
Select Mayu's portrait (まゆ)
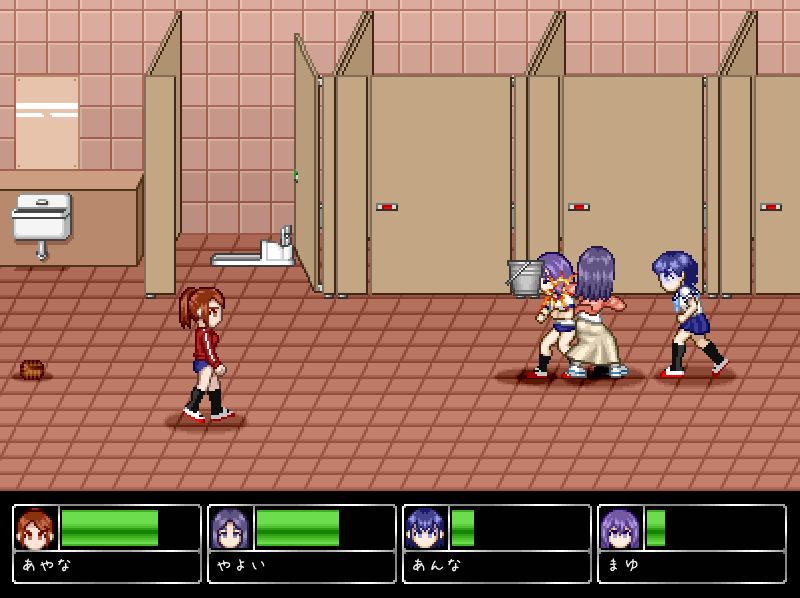[x=621, y=528]
